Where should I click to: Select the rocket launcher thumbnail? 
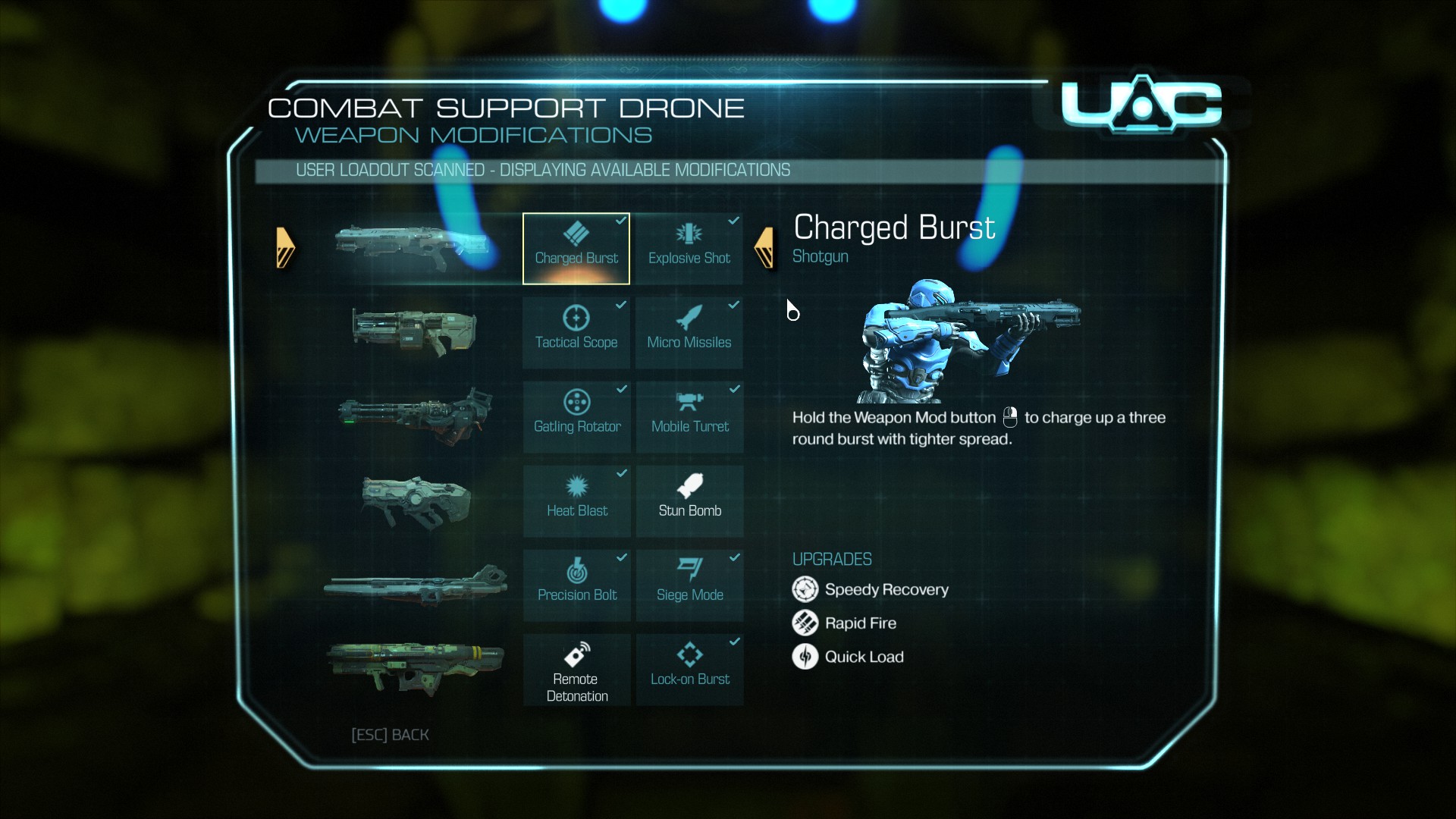(416, 667)
